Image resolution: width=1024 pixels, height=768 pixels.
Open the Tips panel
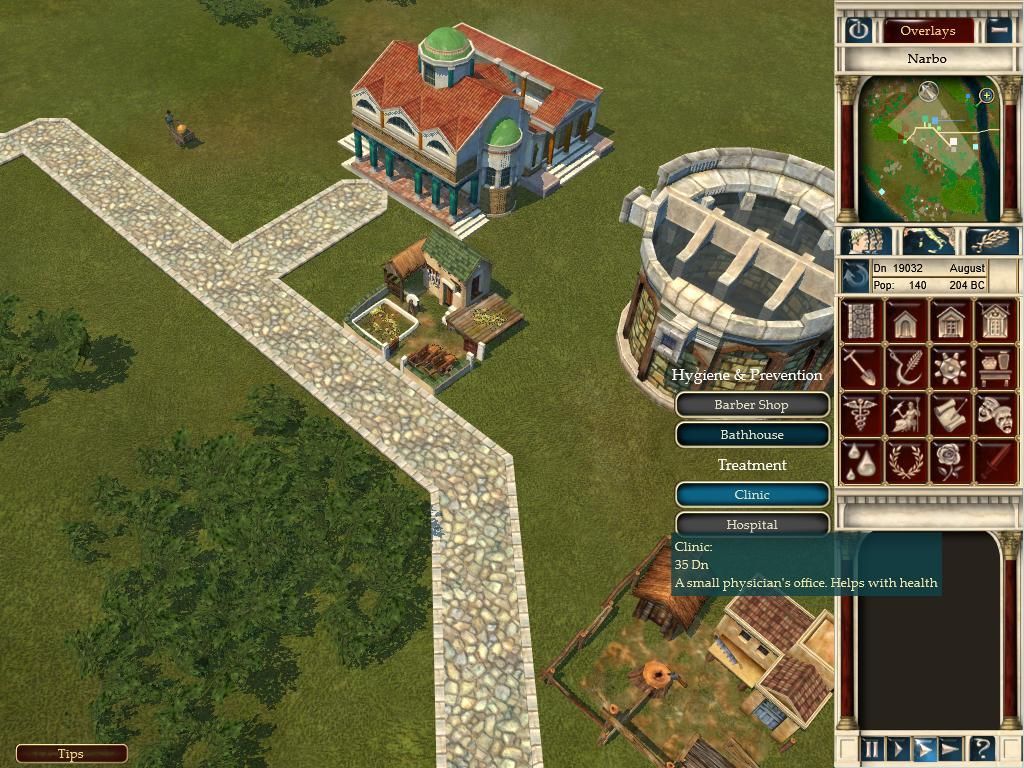click(71, 754)
